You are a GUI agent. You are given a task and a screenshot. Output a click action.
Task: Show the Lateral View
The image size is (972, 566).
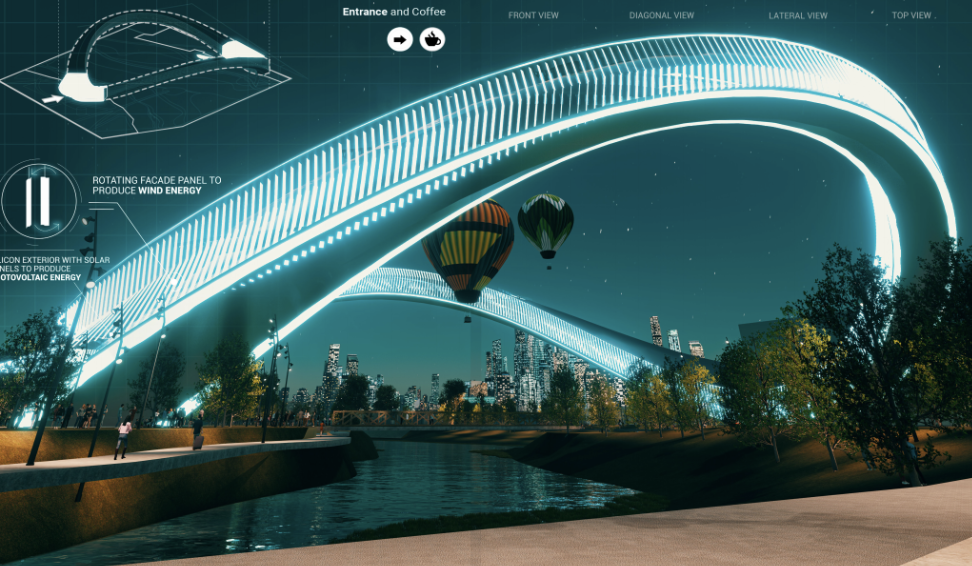click(798, 16)
